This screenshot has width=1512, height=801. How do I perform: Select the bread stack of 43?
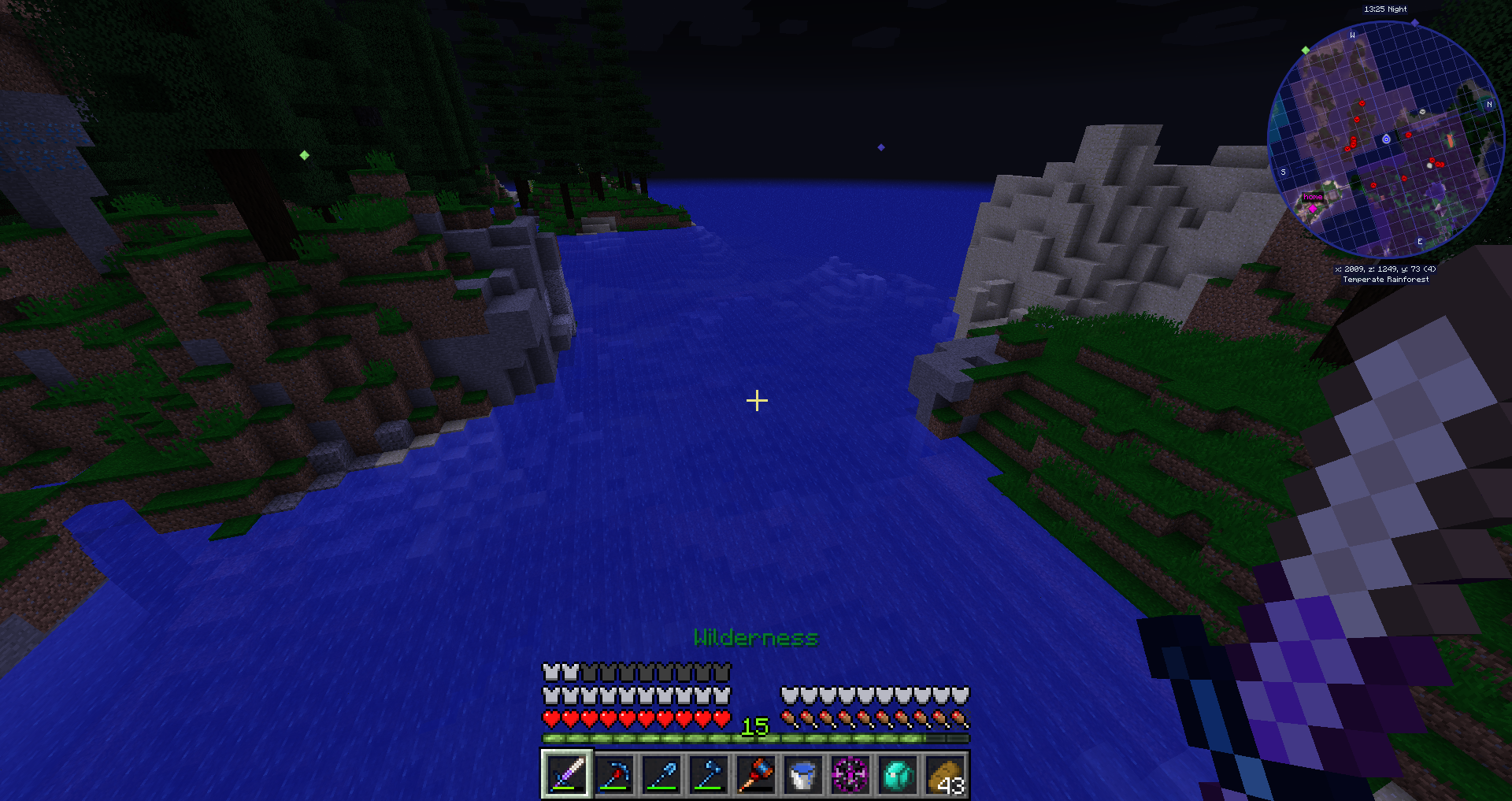945,775
